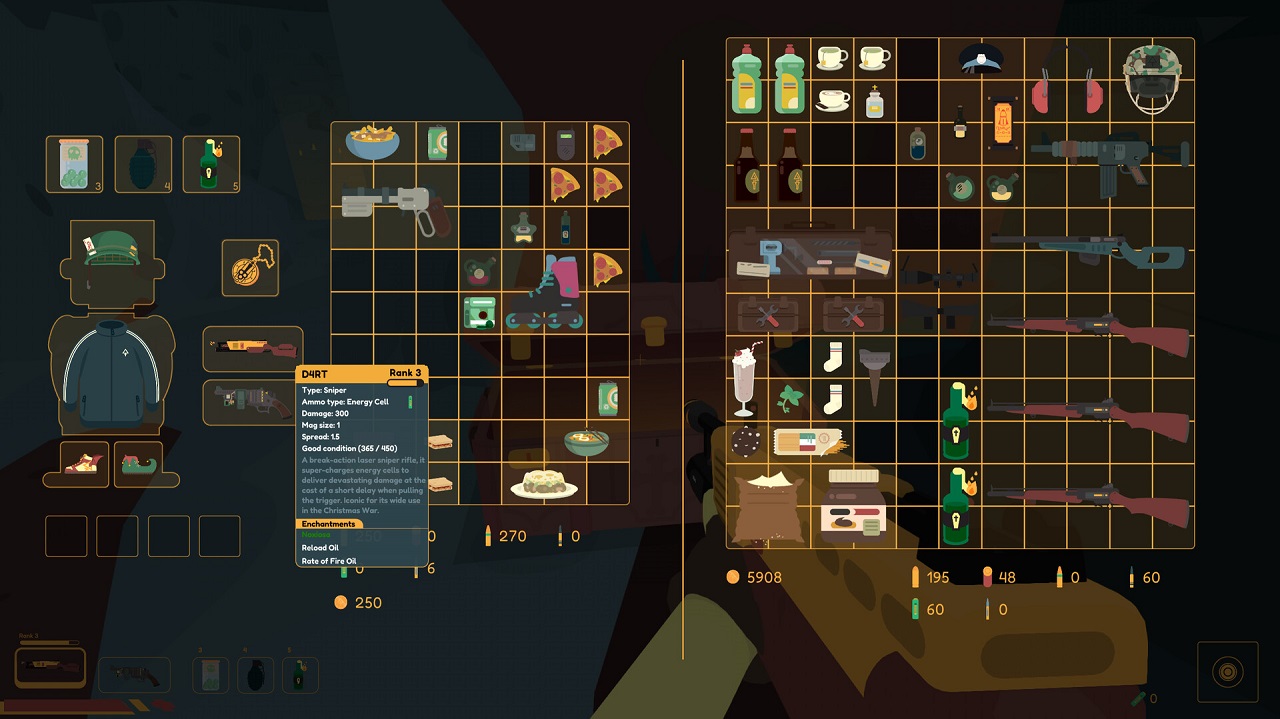This screenshot has width=1280, height=719.
Task: Choose the soup bowl with green rim
Action: point(587,441)
